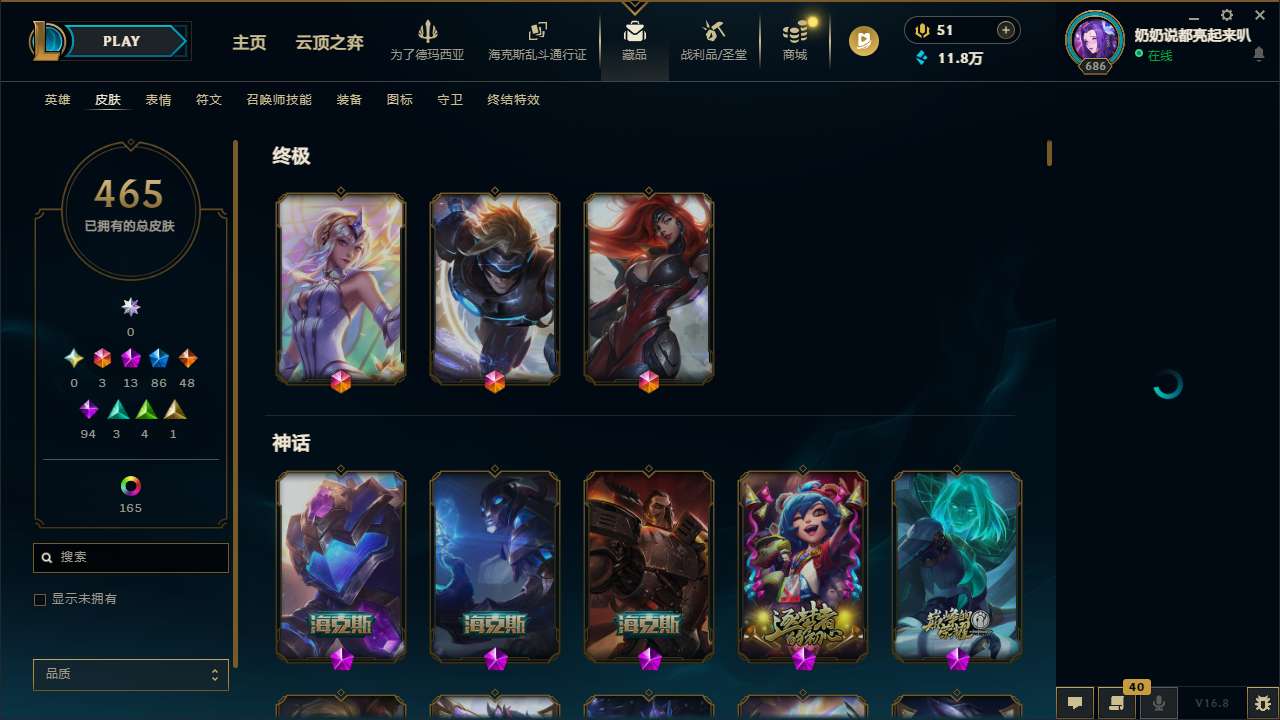The height and width of the screenshot is (720, 1280).
Task: Open the 品质 filter dropdown
Action: coord(130,674)
